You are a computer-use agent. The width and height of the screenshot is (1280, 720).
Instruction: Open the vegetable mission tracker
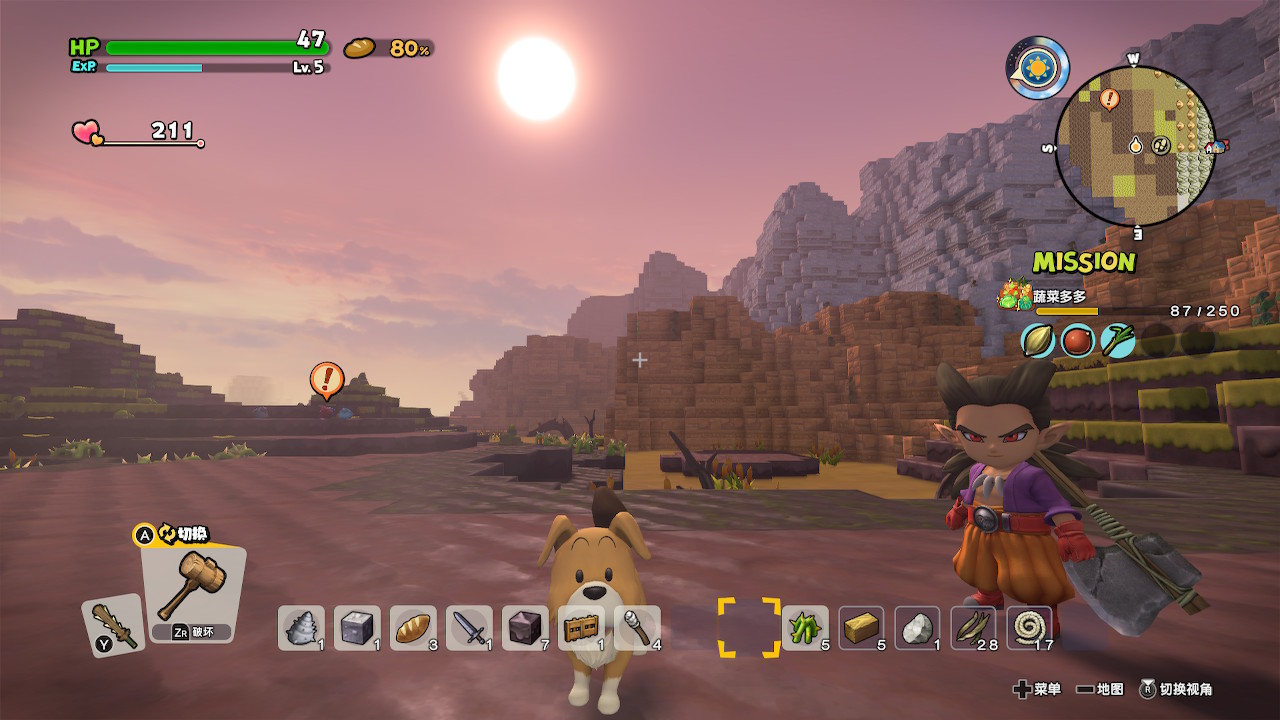1060,297
